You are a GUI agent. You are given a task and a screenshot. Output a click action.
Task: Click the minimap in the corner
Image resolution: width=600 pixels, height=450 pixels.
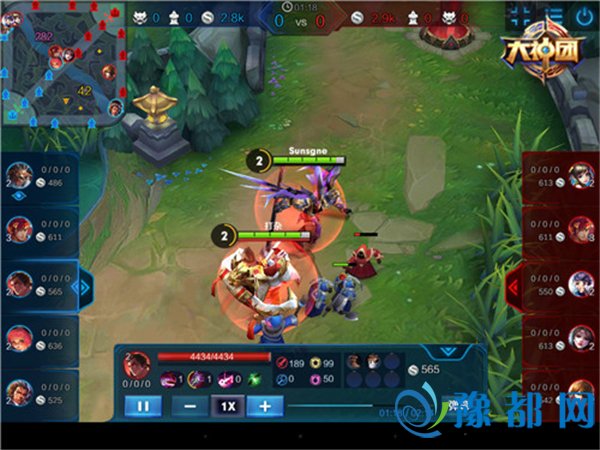tap(60, 62)
